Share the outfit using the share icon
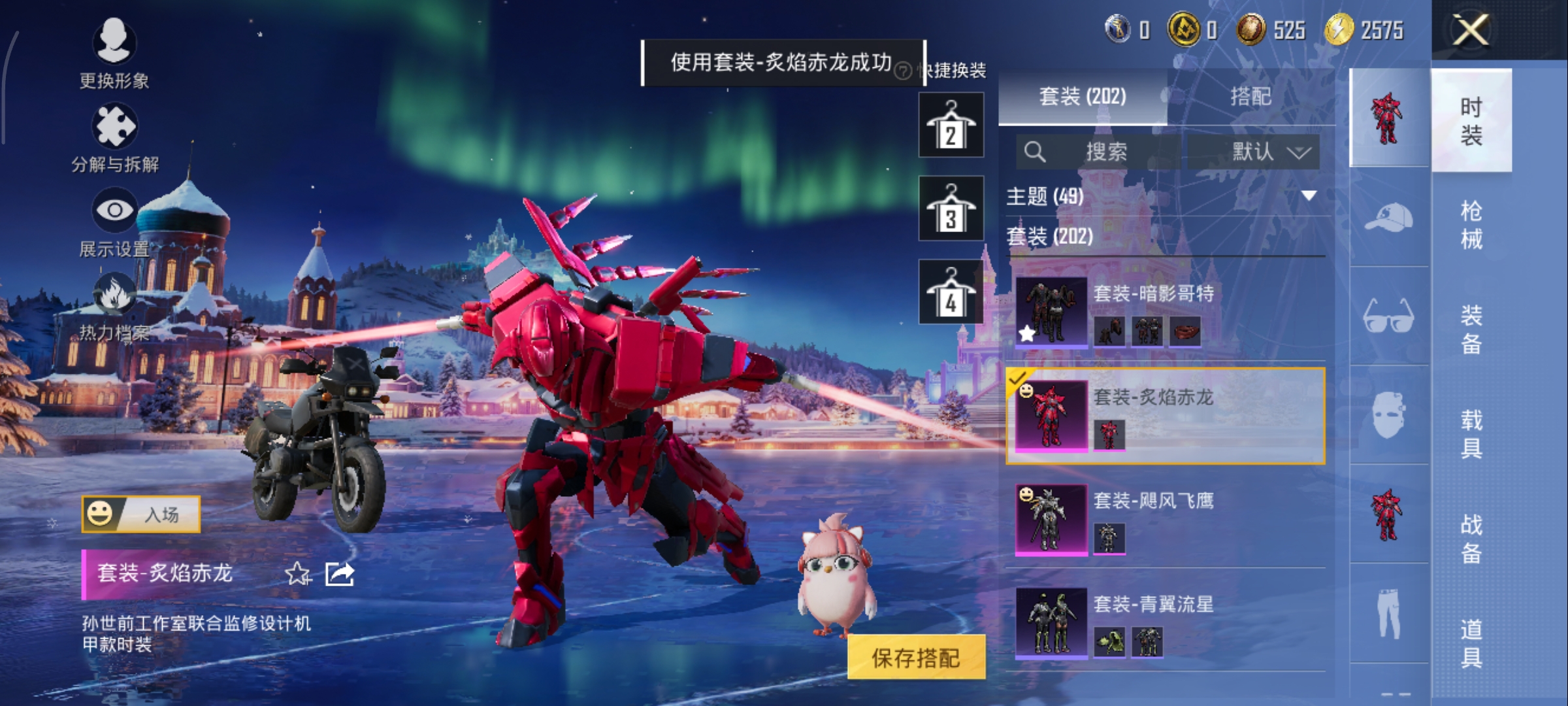The height and width of the screenshot is (706, 1568). (x=340, y=574)
